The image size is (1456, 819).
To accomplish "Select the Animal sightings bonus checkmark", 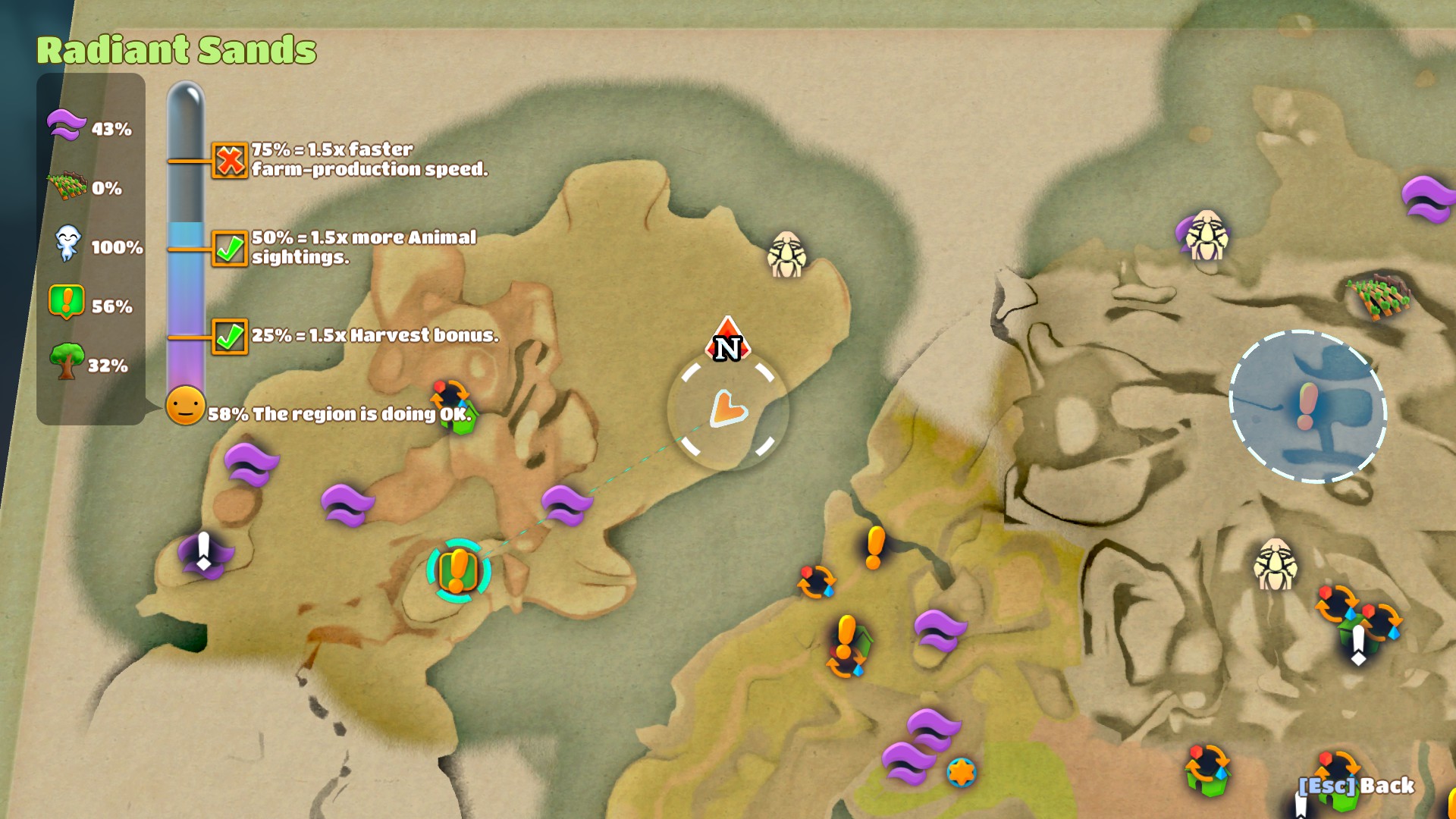I will (x=230, y=249).
